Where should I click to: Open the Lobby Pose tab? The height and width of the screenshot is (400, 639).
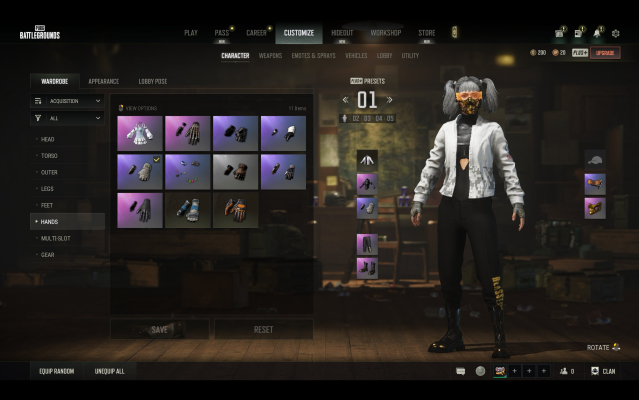point(153,80)
